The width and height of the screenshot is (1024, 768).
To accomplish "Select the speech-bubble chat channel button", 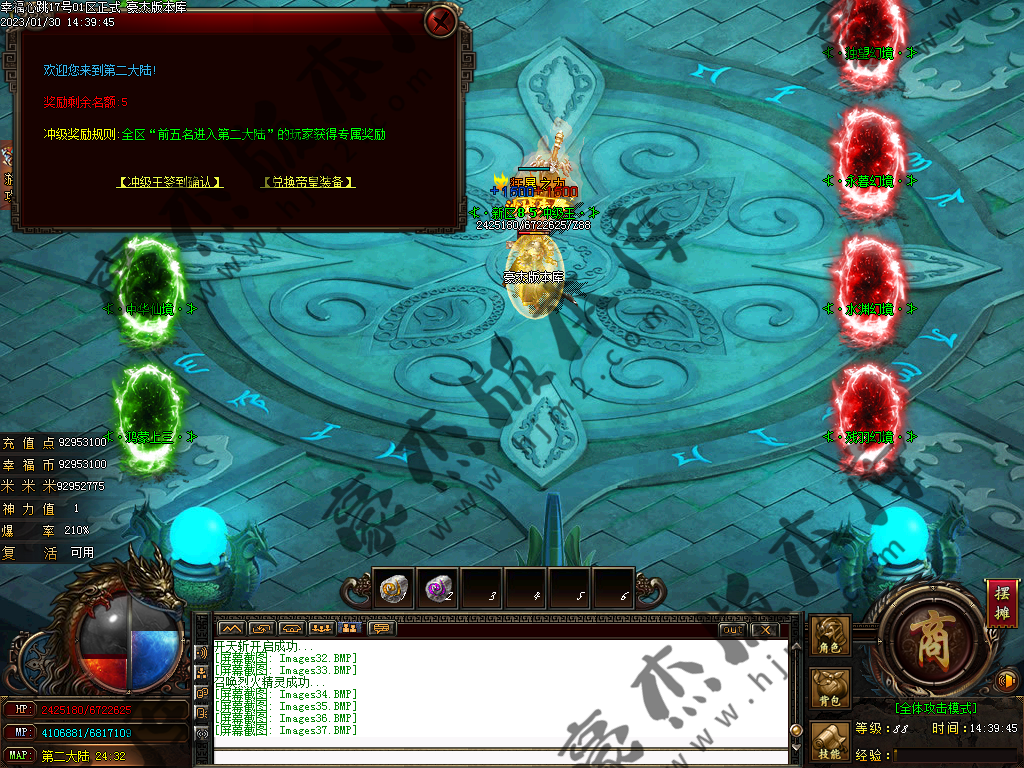I will pyautogui.click(x=381, y=629).
